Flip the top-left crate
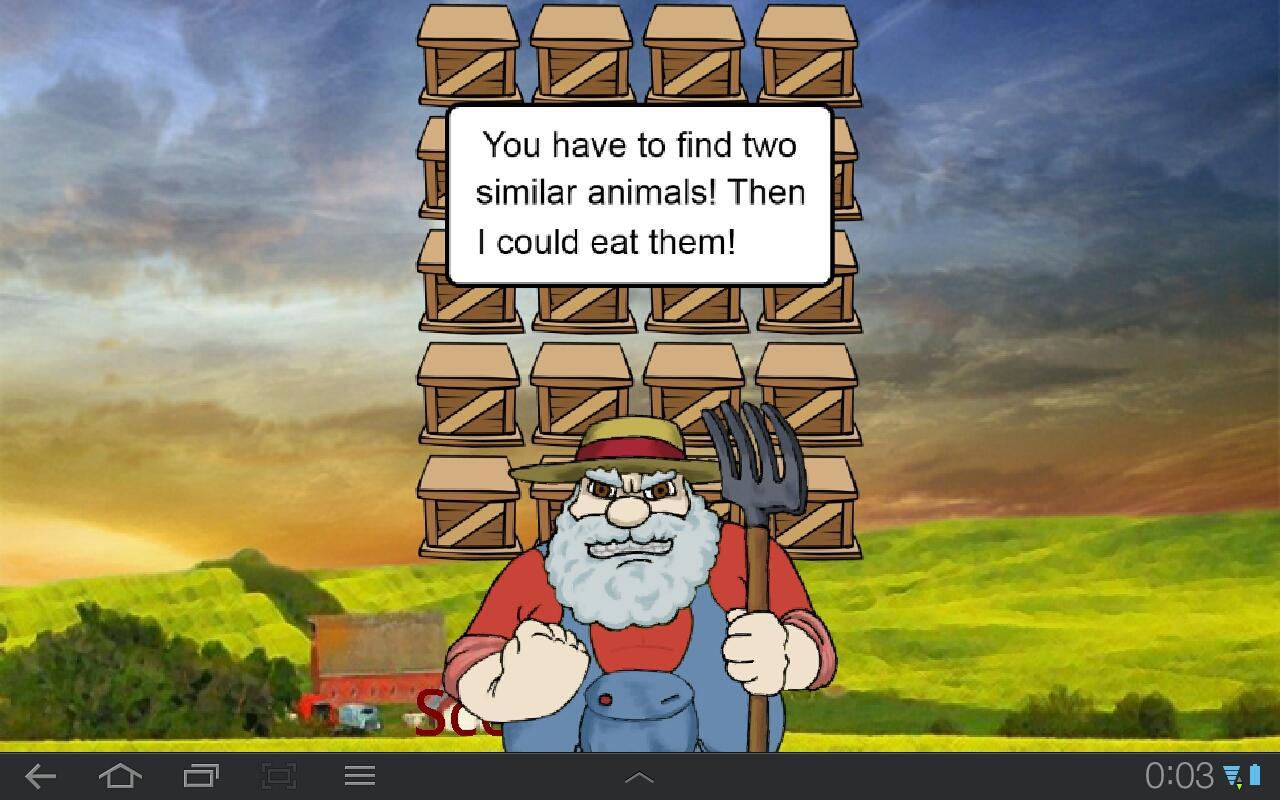Viewport: 1280px width, 800px height. 468,55
